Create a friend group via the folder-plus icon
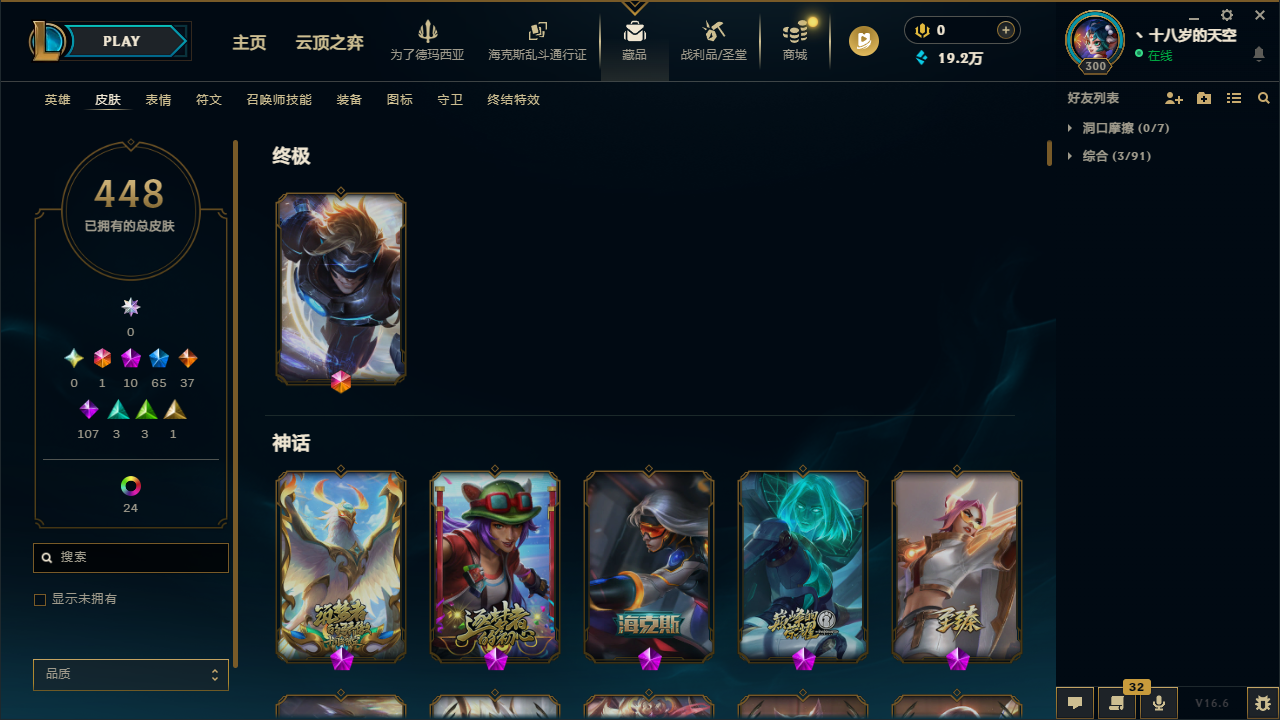Image resolution: width=1280 pixels, height=720 pixels. point(1204,97)
